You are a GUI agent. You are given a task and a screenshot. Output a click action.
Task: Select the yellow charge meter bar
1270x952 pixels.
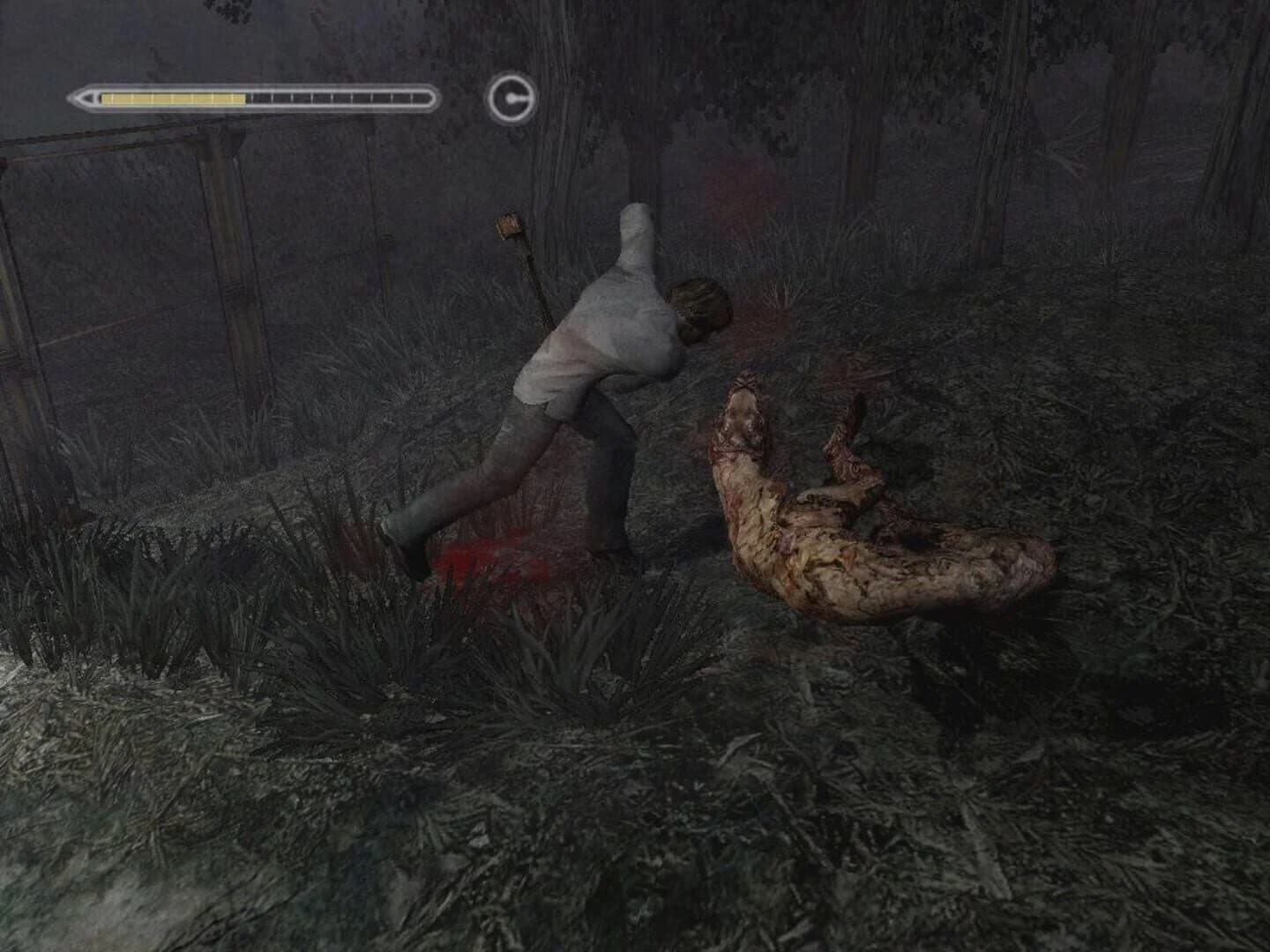click(x=172, y=97)
